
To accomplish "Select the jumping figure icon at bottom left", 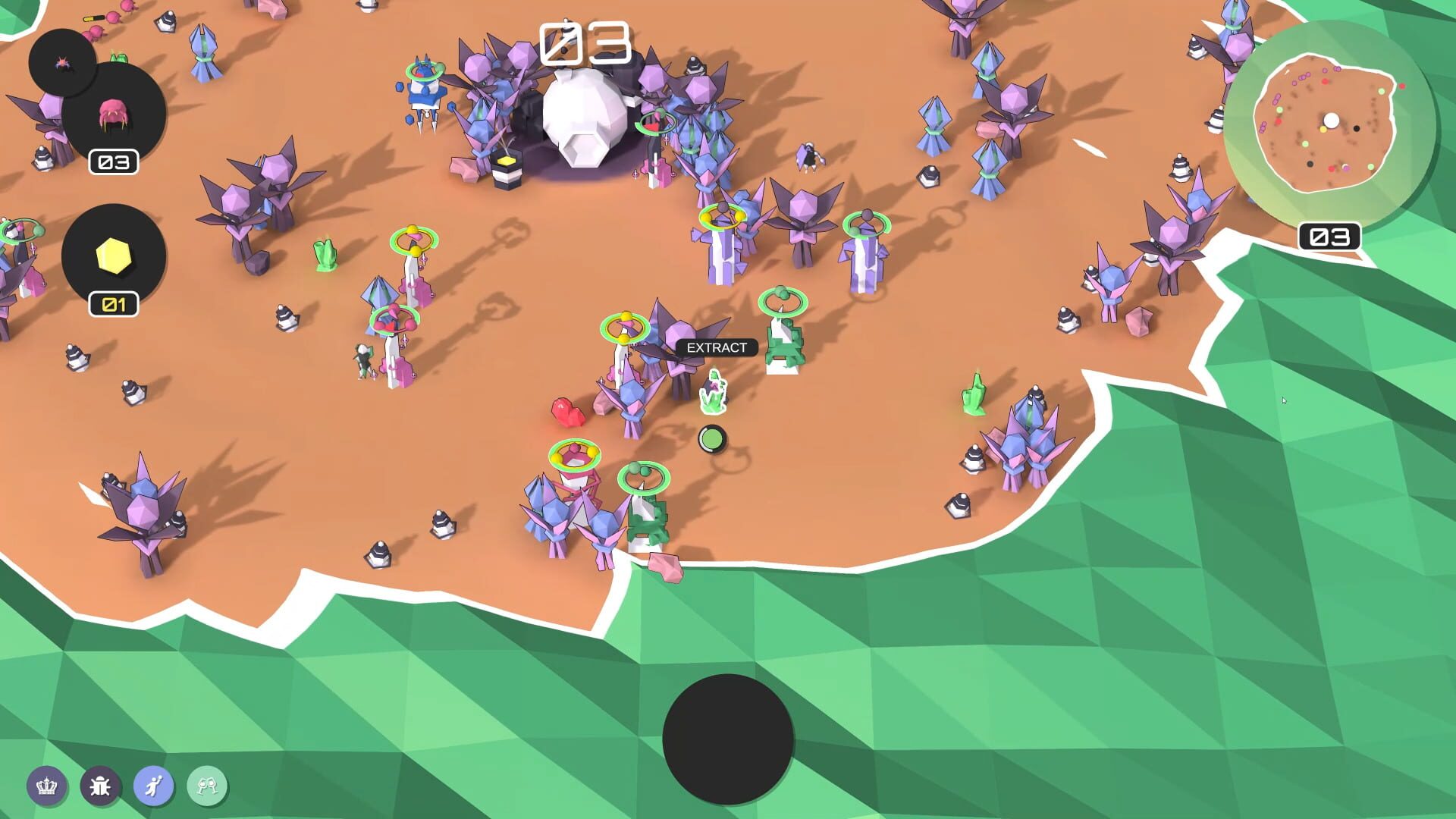I will point(154,787).
